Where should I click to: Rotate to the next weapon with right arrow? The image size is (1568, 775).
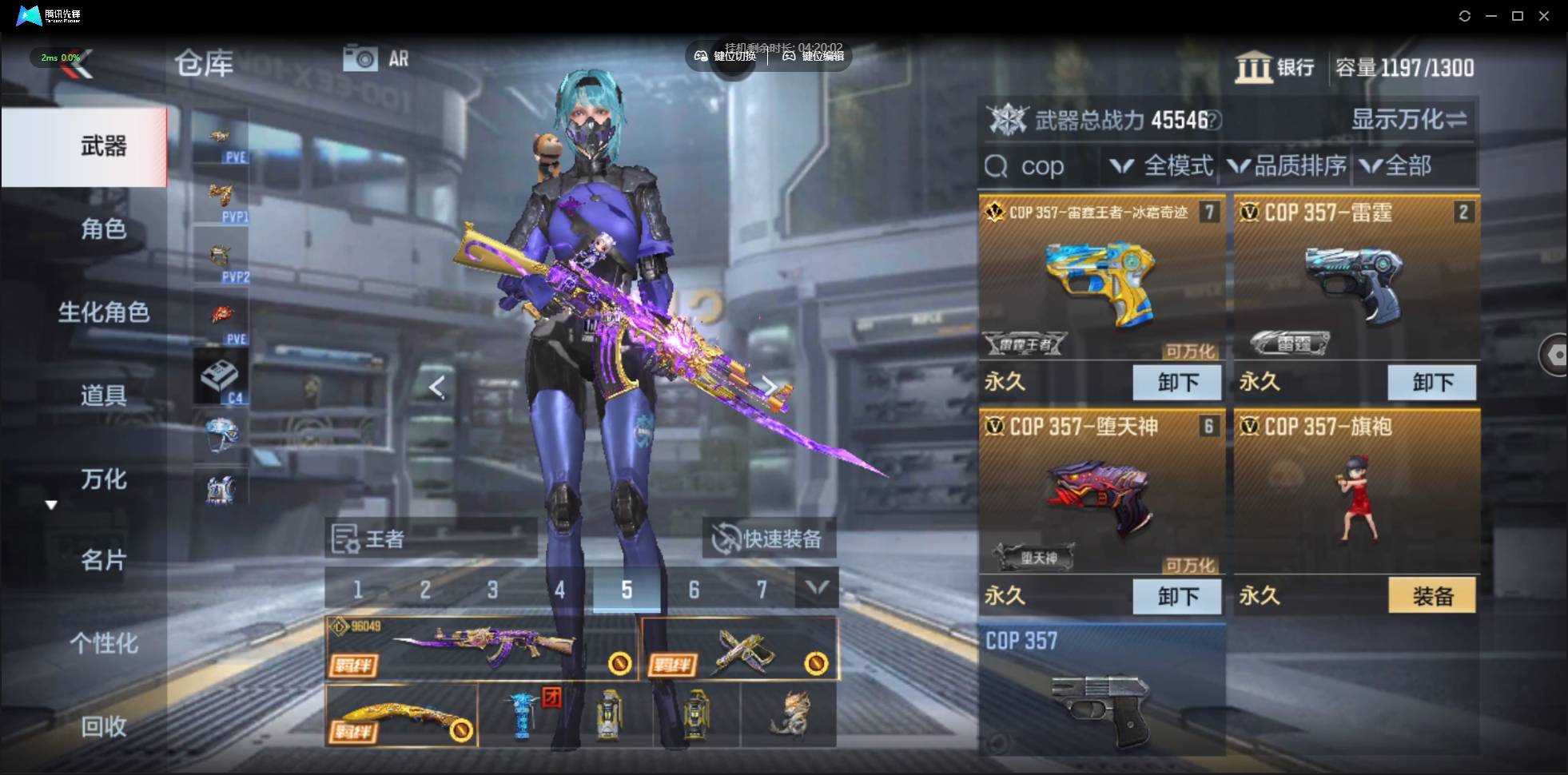coord(770,387)
